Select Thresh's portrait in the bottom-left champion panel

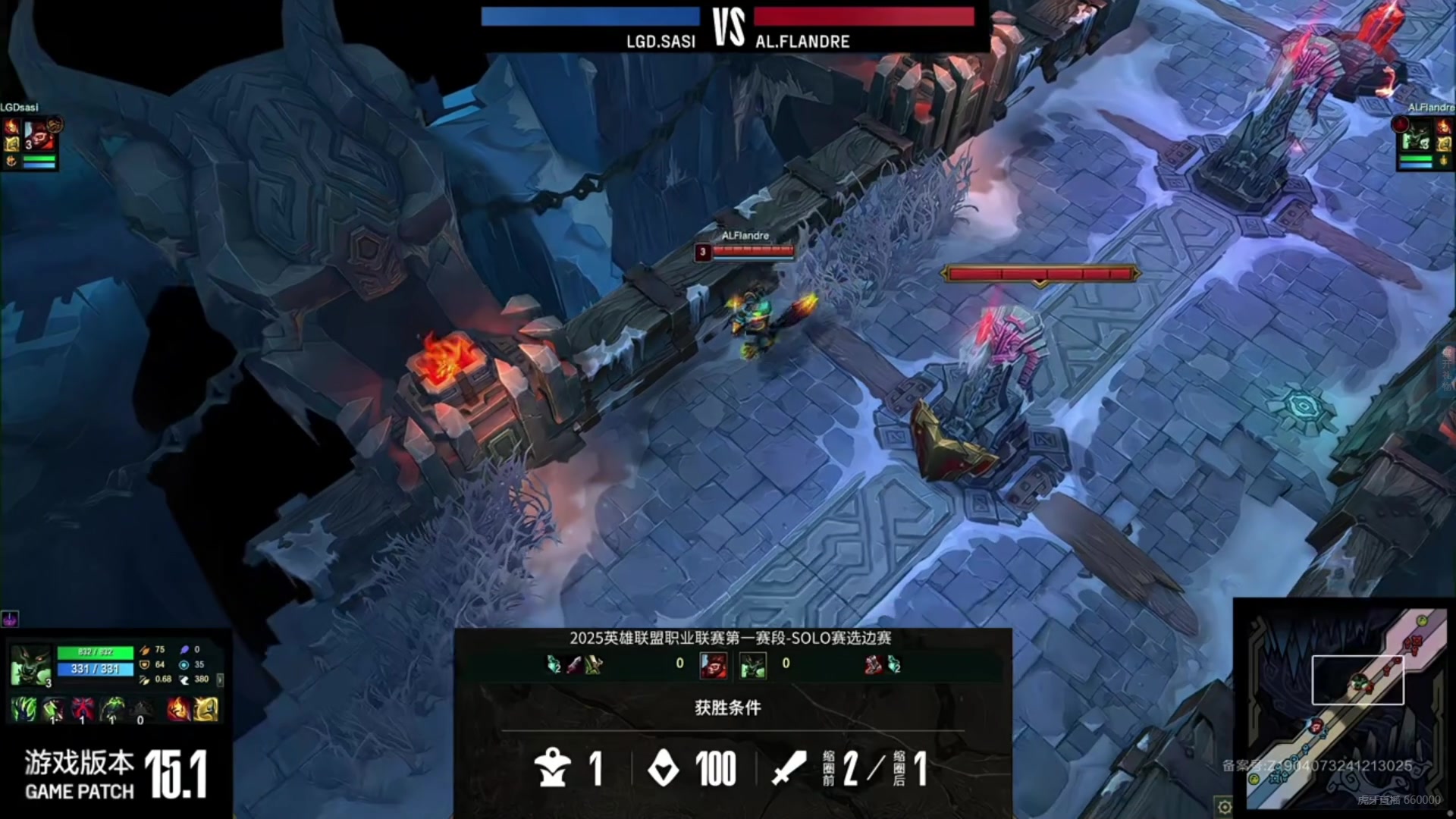[30, 666]
